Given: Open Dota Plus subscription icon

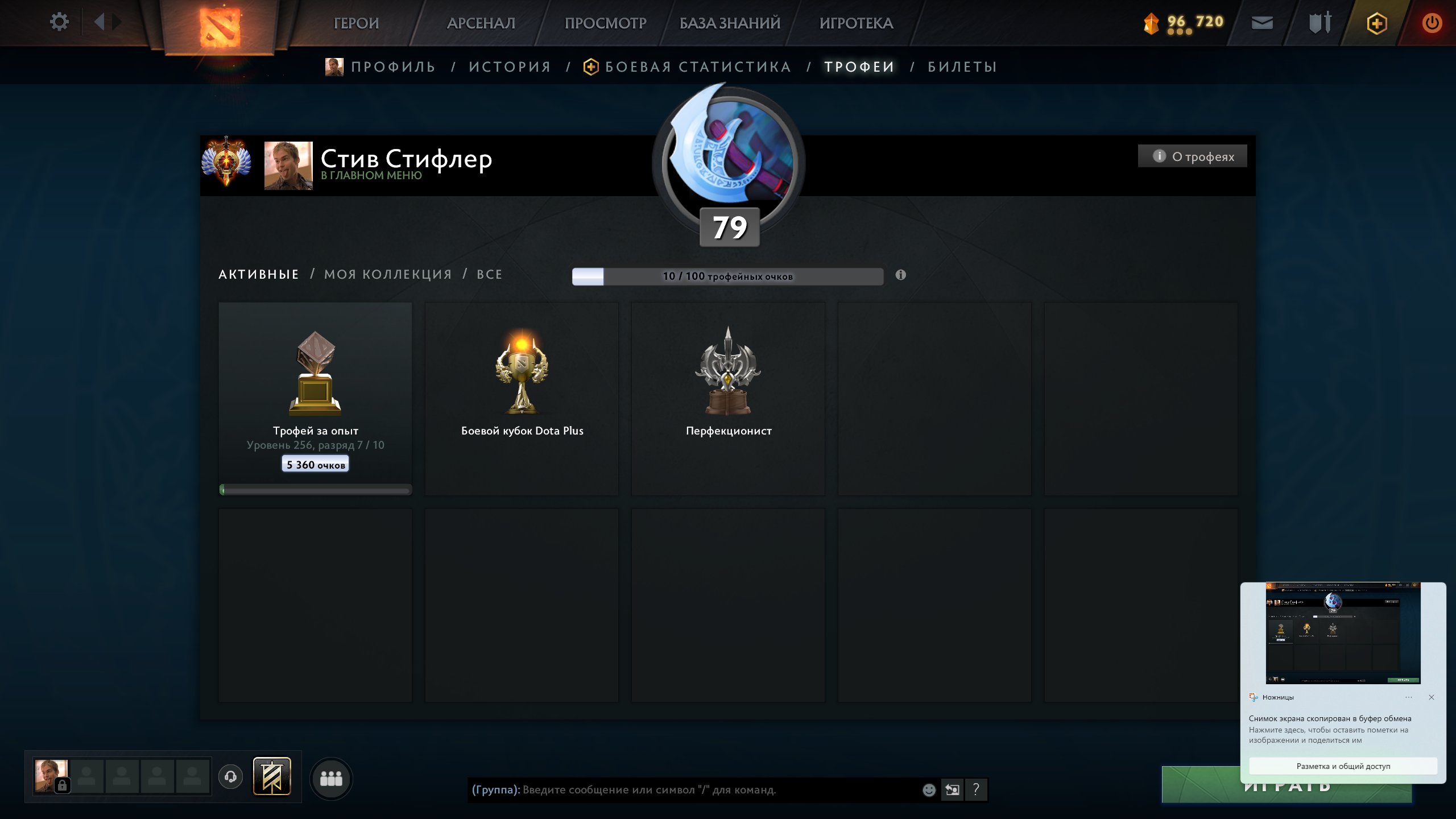Looking at the screenshot, I should [x=1377, y=23].
